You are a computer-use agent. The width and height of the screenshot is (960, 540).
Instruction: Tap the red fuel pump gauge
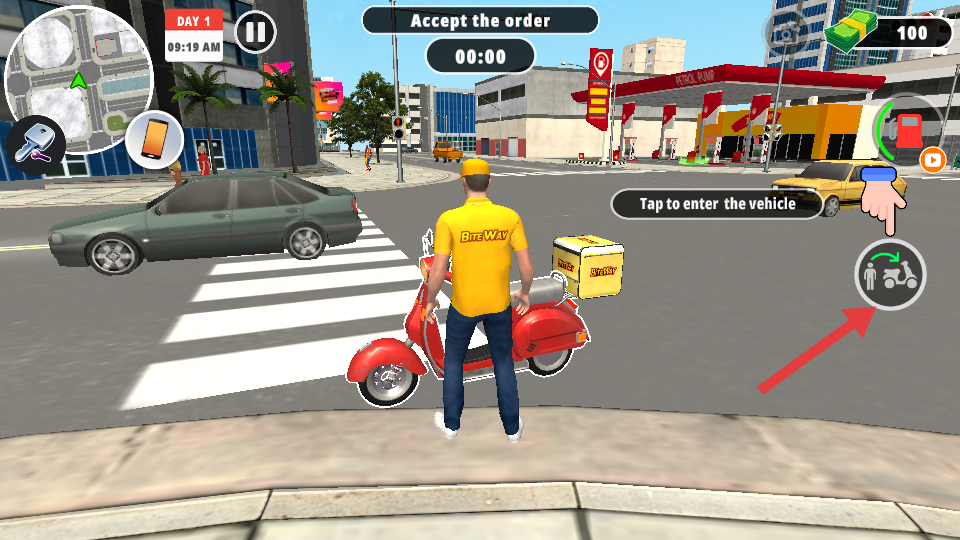907,131
